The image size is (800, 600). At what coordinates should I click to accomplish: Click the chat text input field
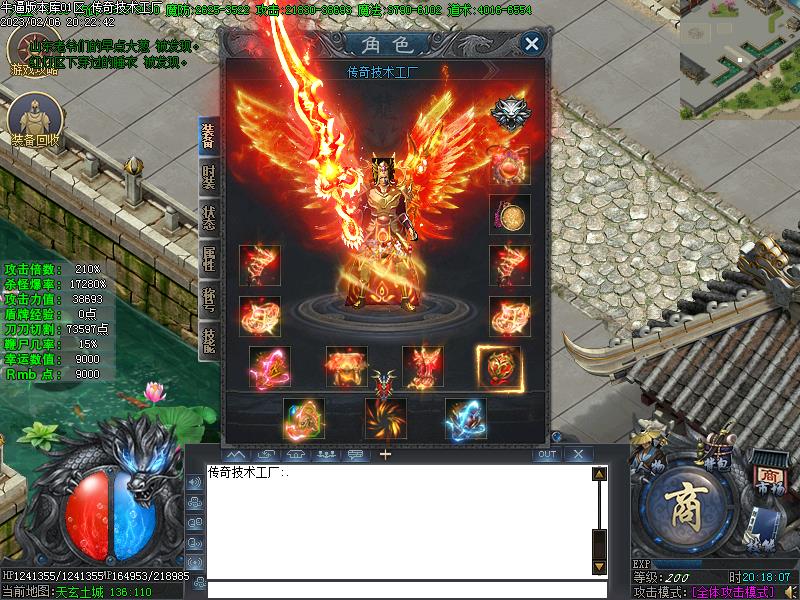point(400,590)
